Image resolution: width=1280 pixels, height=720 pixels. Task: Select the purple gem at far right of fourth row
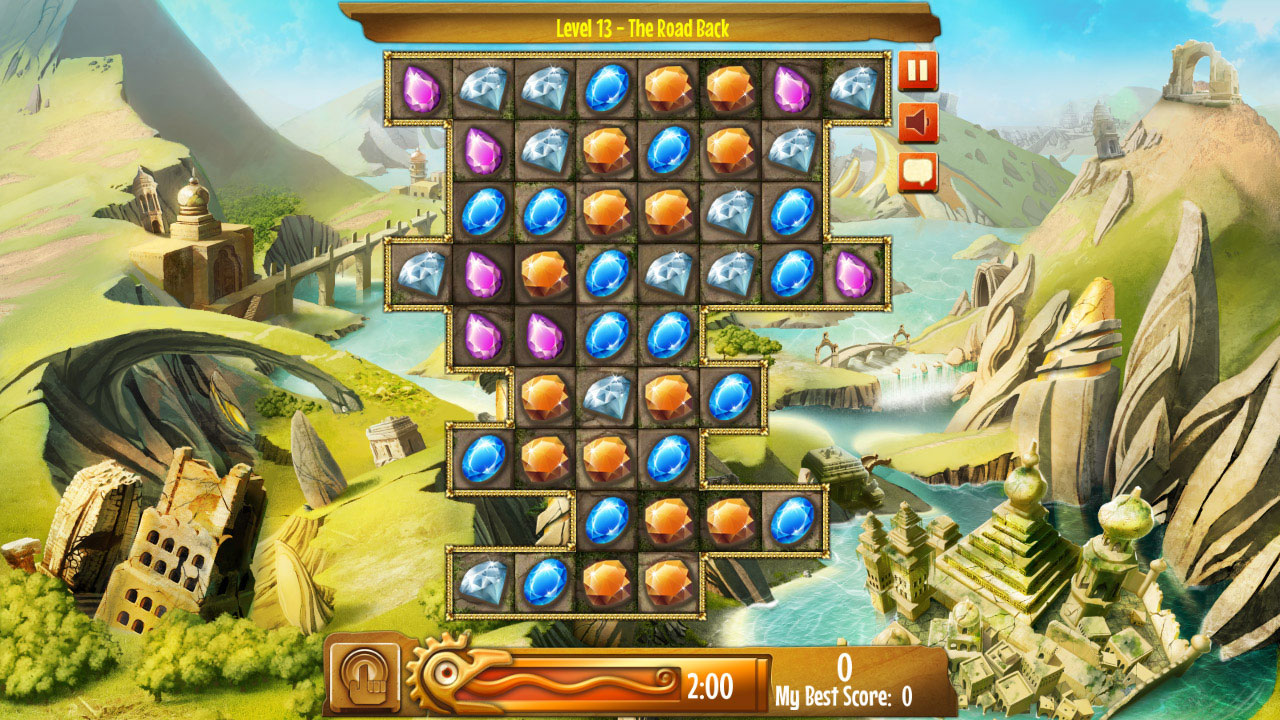point(852,276)
